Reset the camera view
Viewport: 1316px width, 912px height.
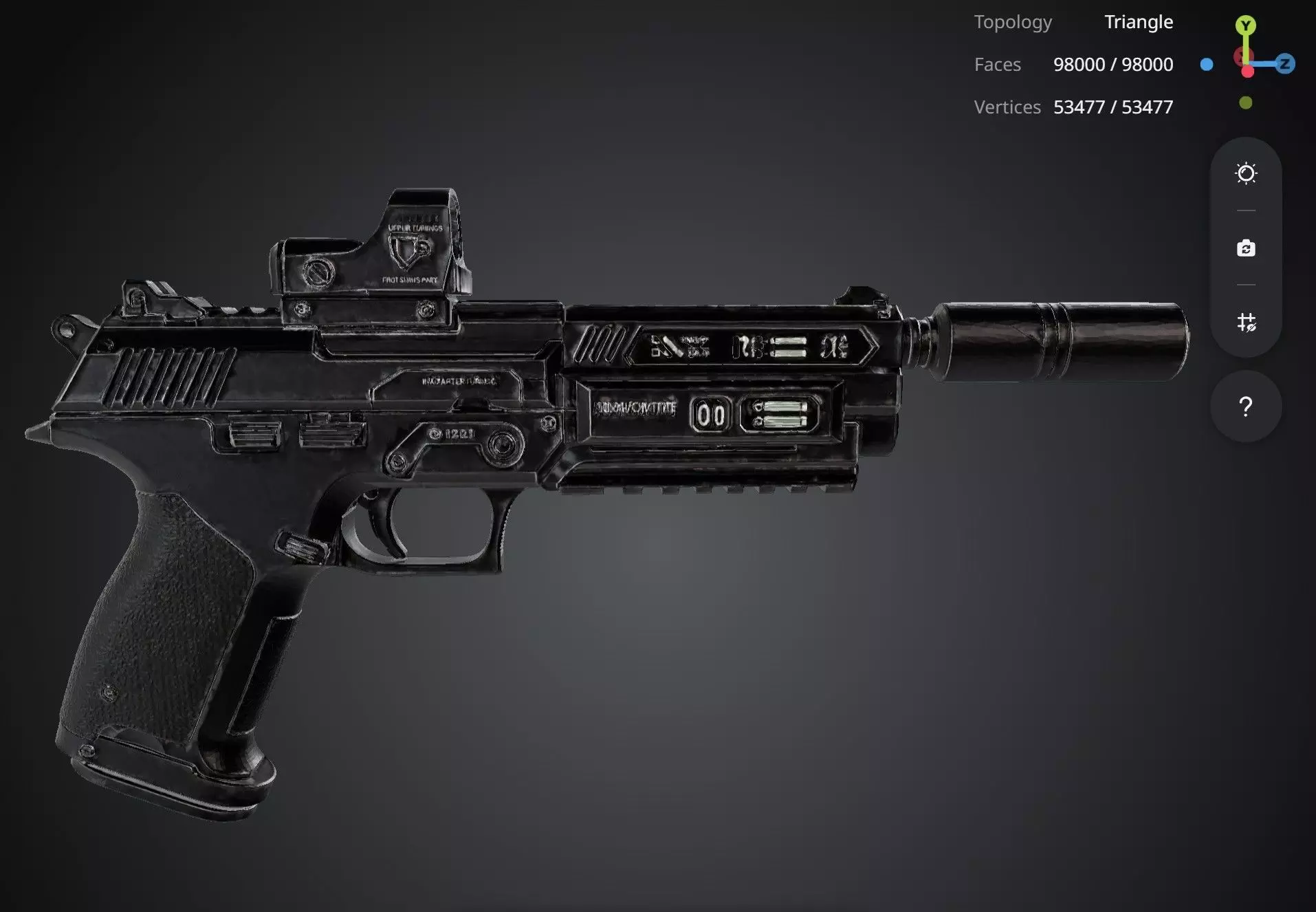[1245, 248]
